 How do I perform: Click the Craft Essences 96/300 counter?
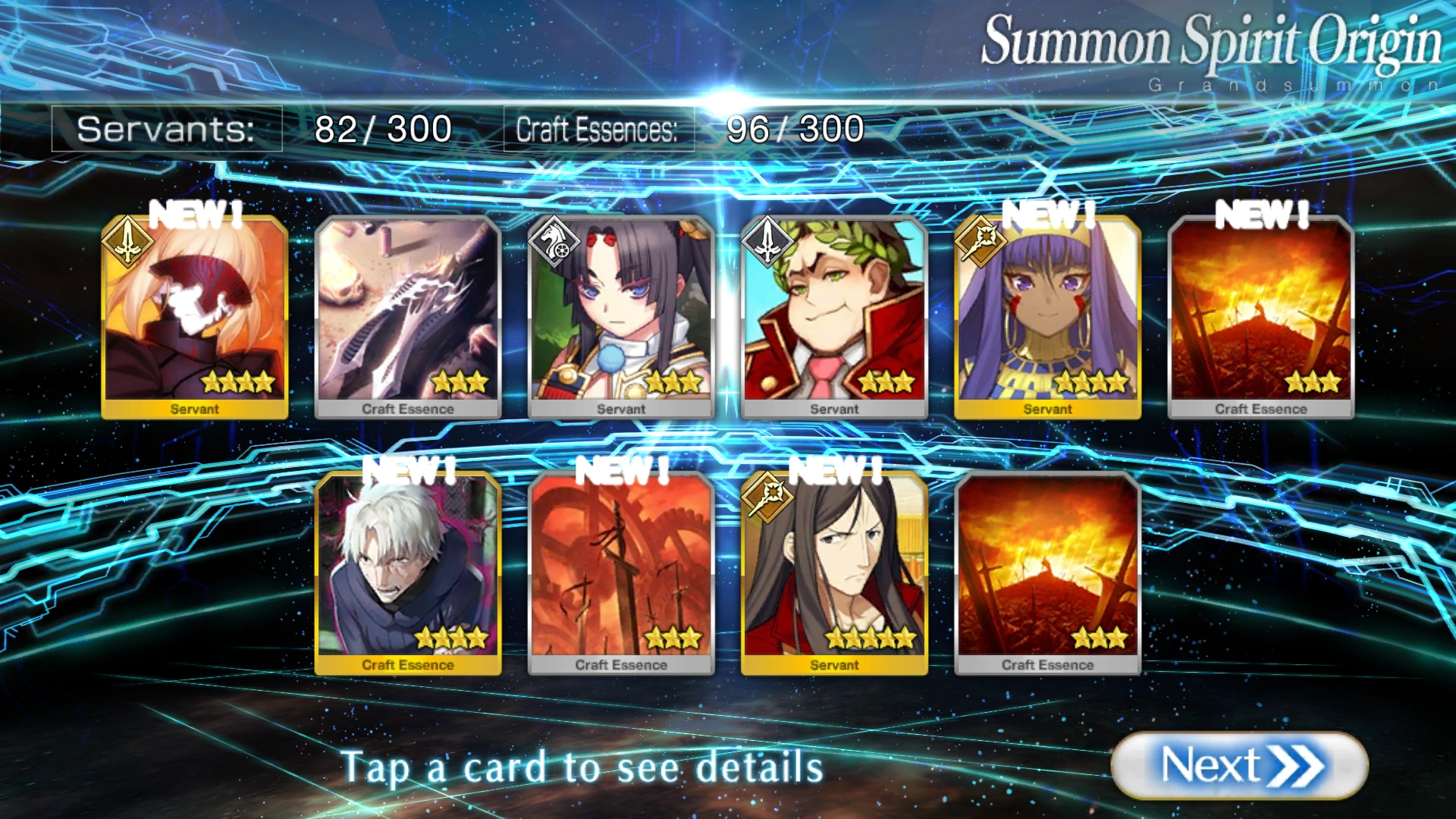682,127
